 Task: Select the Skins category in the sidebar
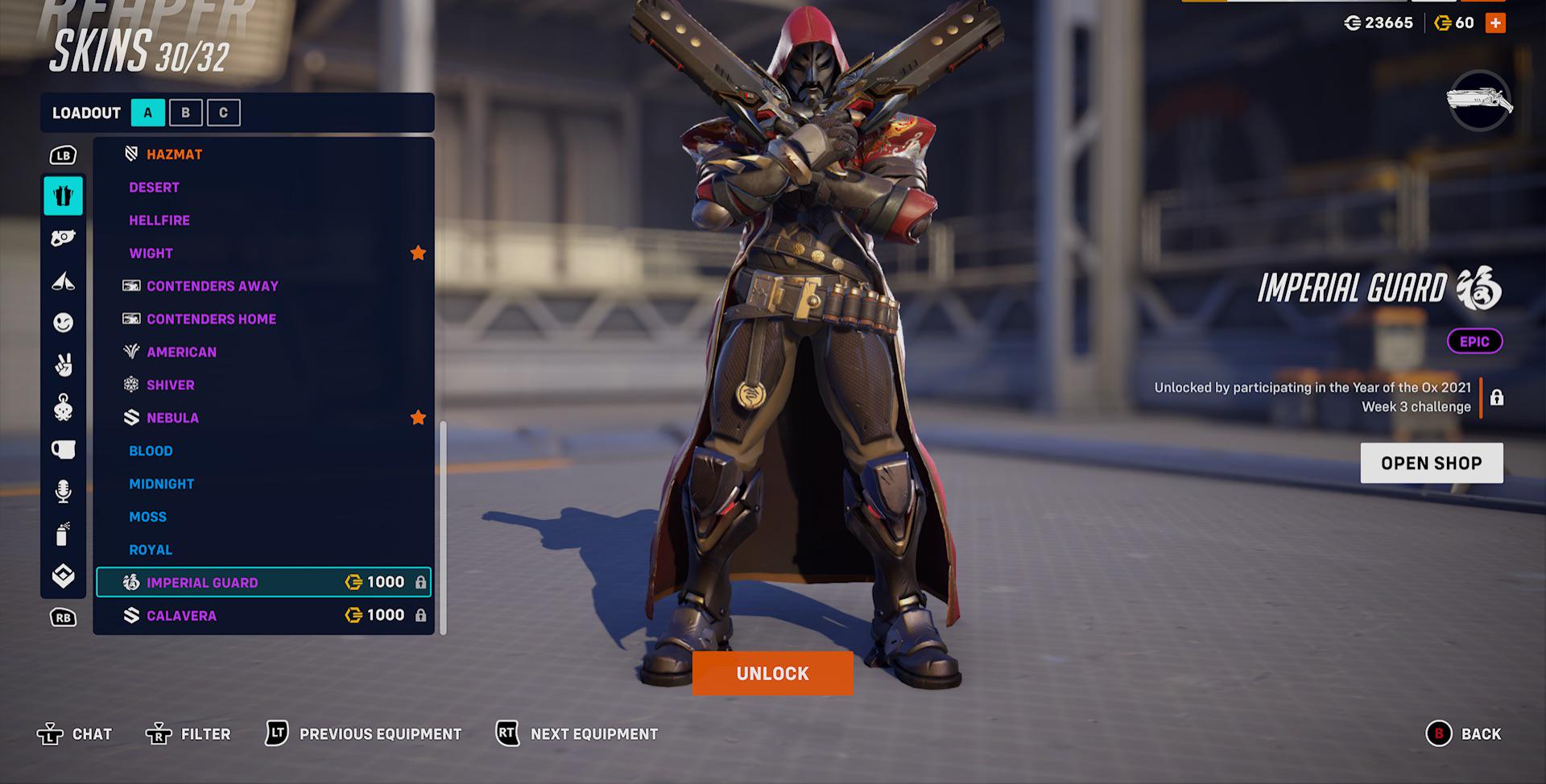pos(63,196)
